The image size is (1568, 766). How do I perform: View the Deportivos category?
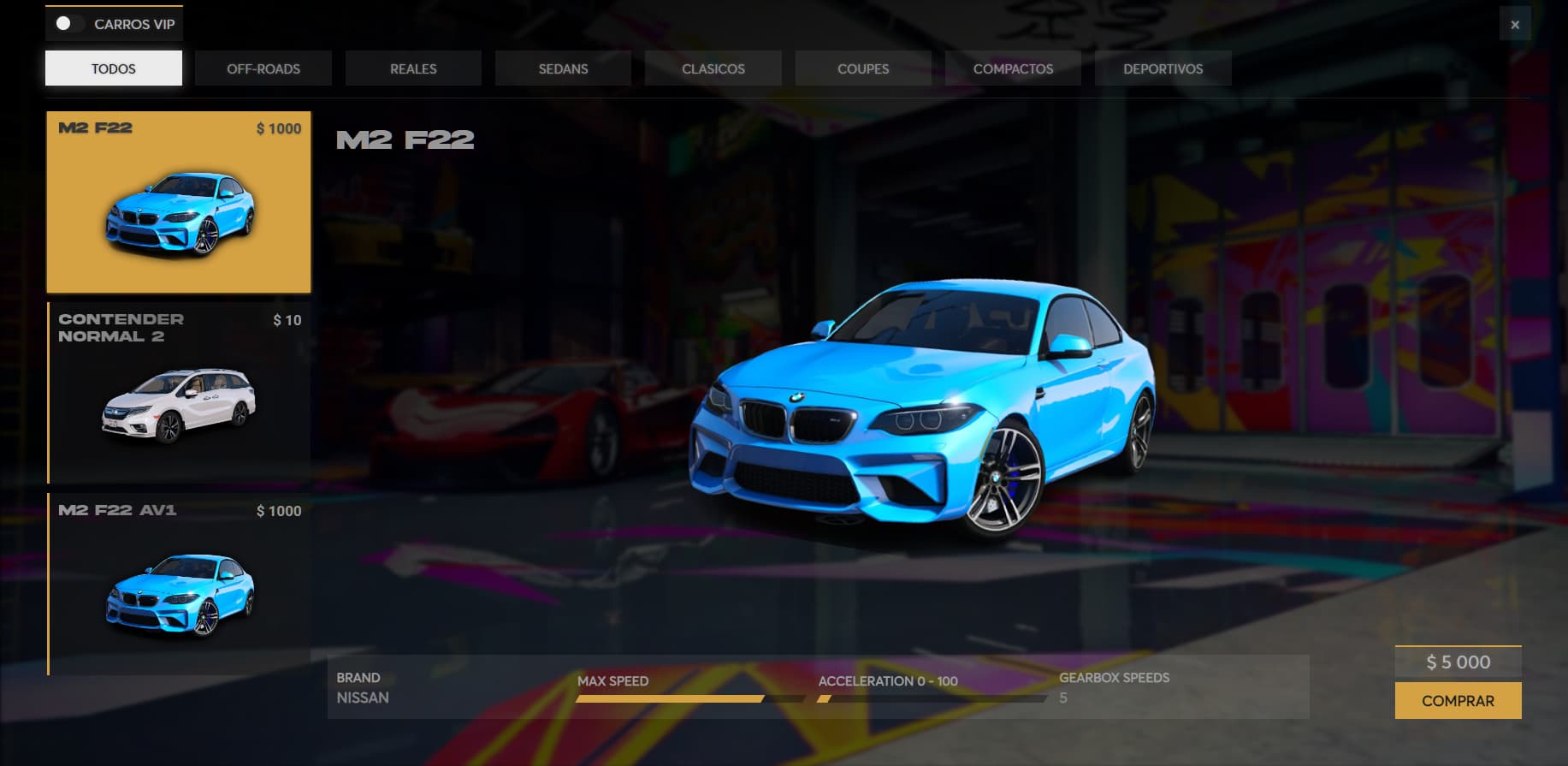pos(1163,68)
